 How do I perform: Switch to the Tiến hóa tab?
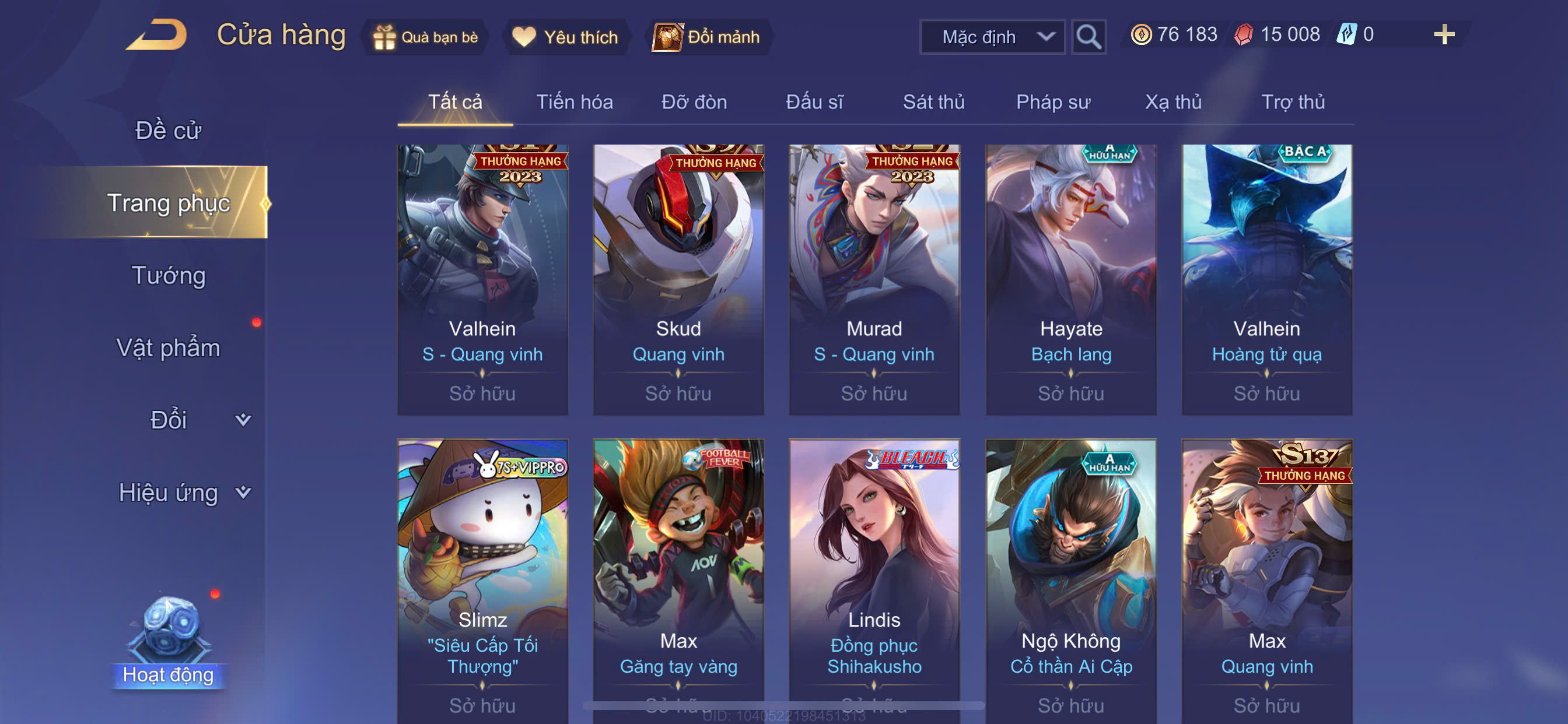tap(574, 102)
